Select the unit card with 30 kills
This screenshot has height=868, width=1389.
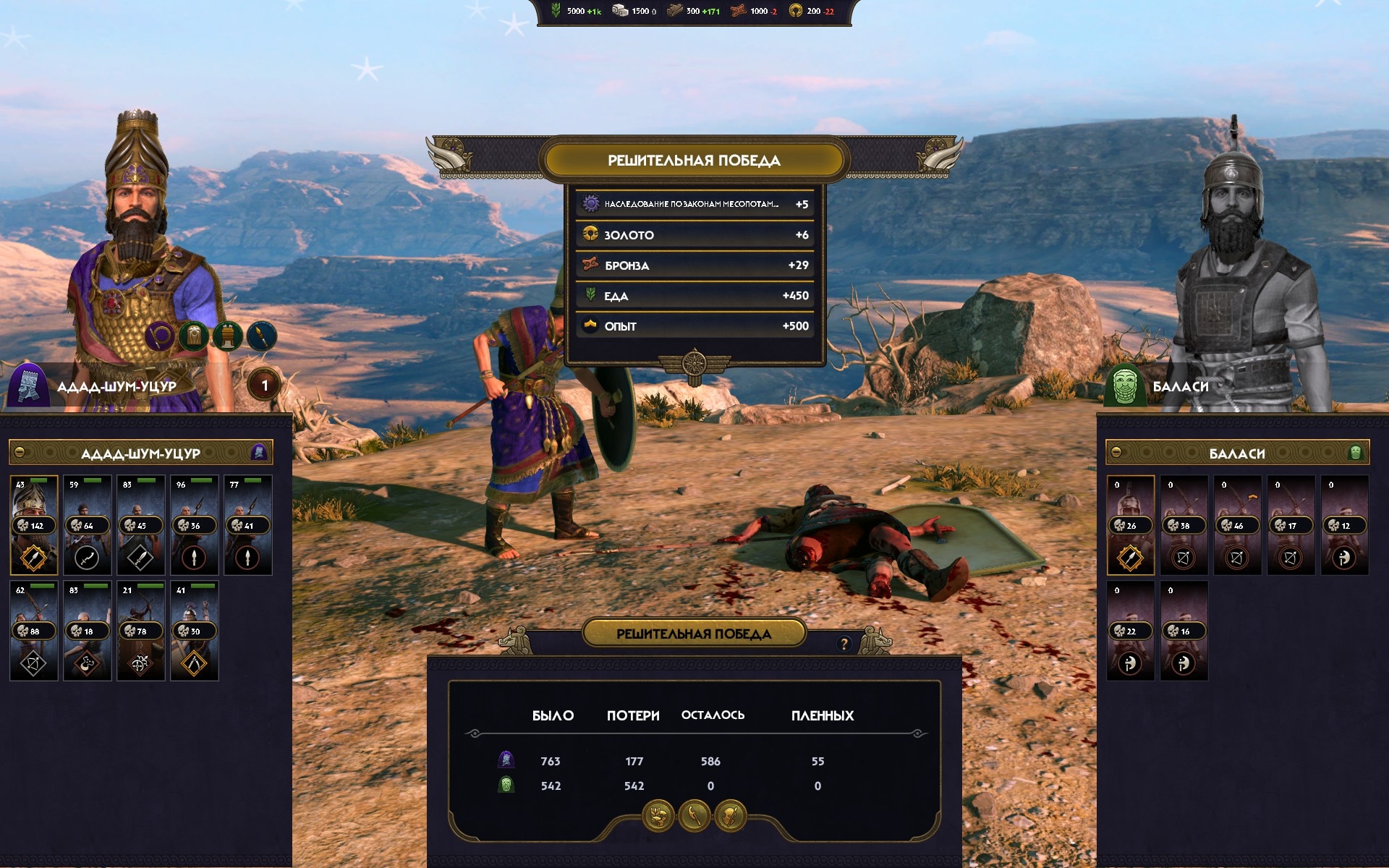click(x=195, y=631)
